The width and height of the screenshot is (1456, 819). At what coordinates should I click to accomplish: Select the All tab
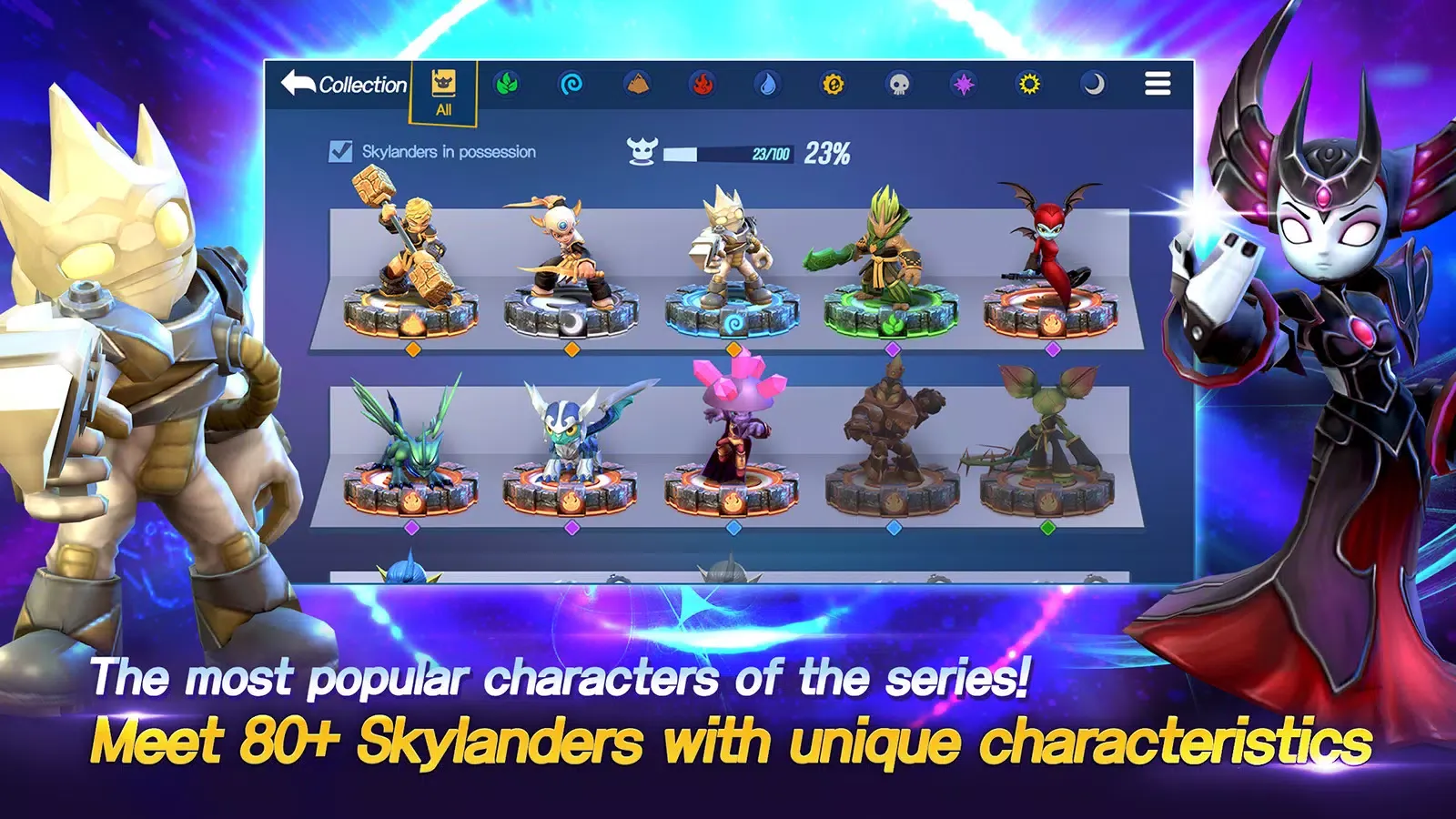(x=443, y=92)
